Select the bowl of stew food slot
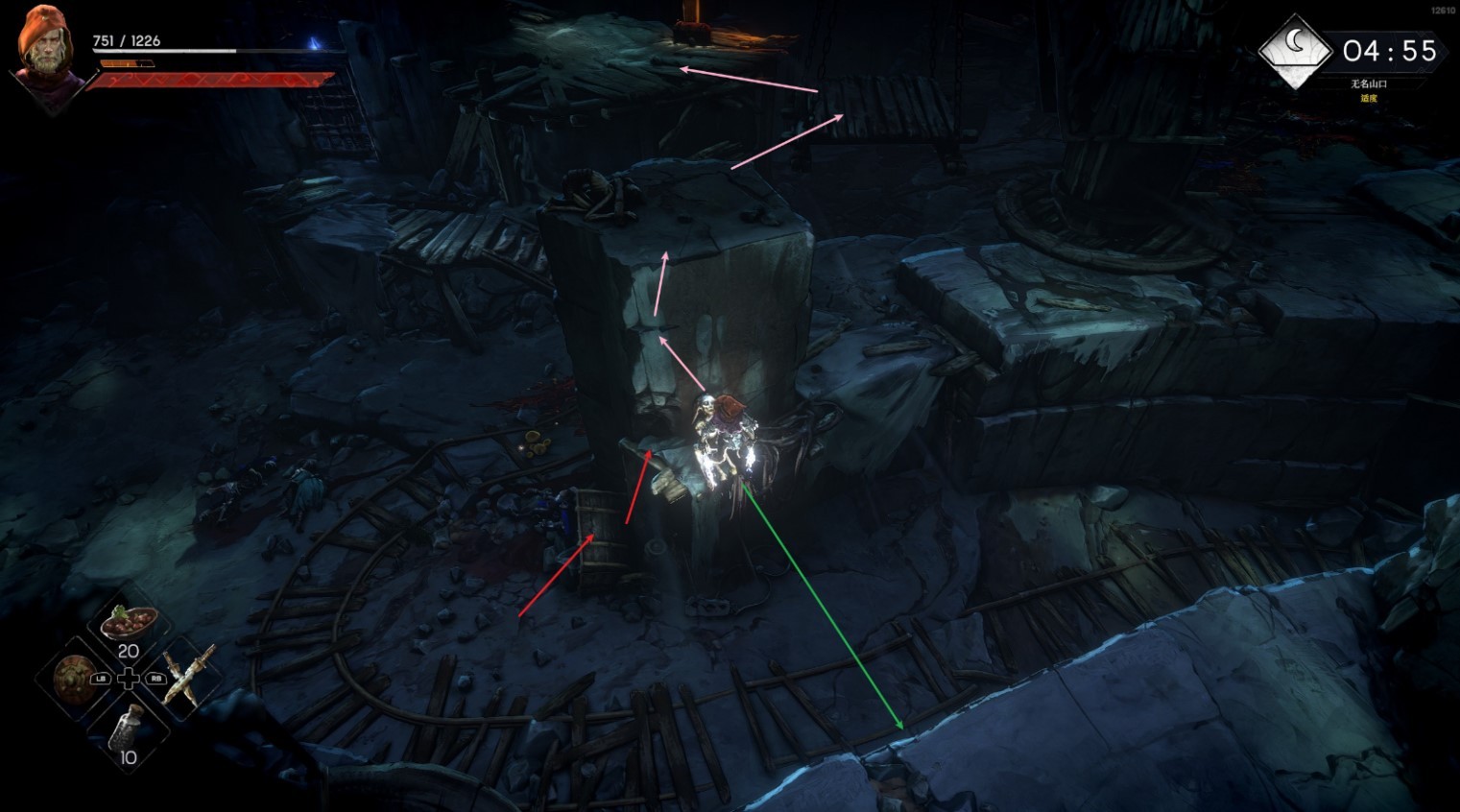Viewport: 1460px width, 812px height. (x=129, y=623)
